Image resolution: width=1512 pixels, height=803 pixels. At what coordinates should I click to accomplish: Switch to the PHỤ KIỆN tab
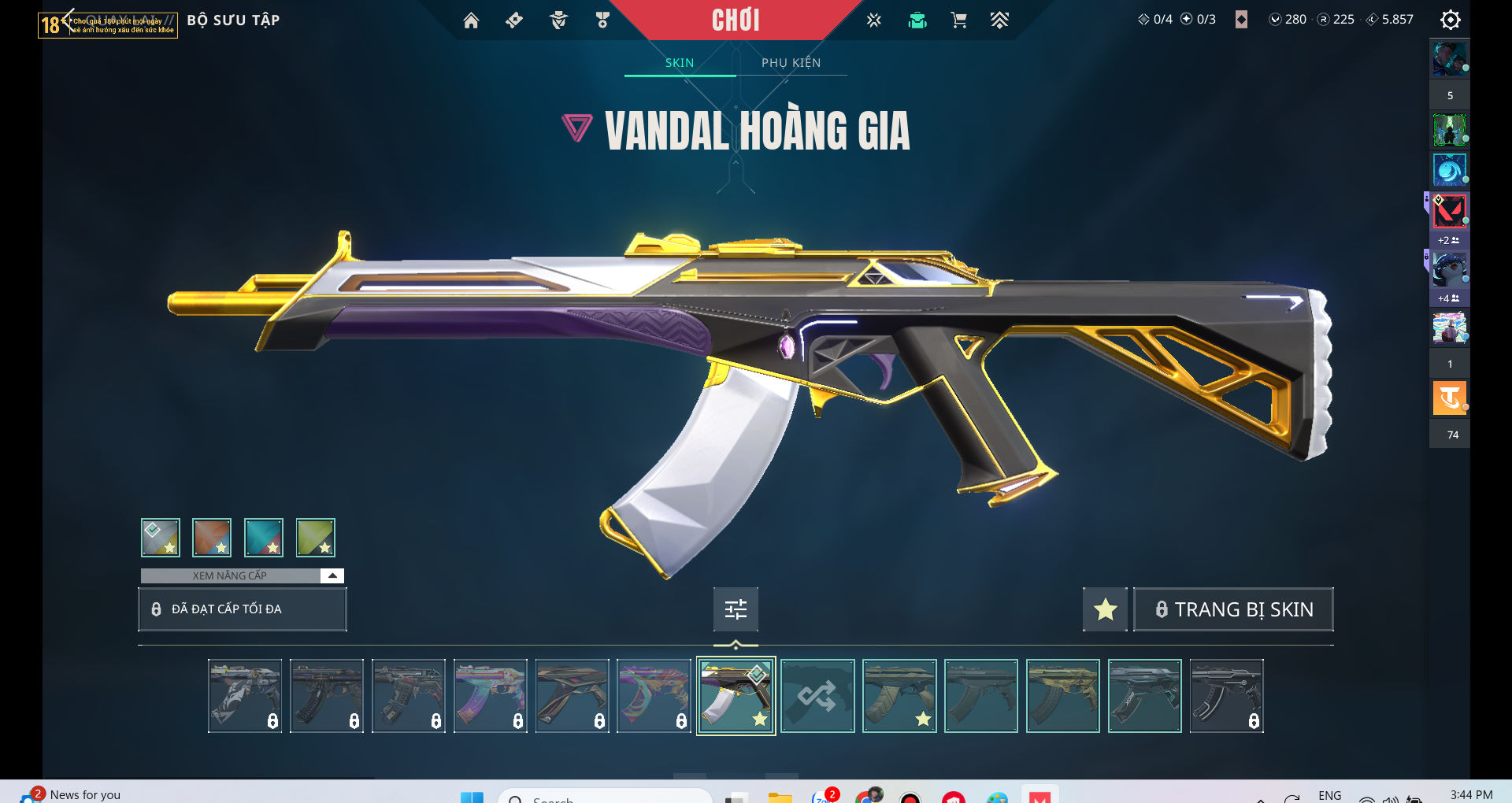pyautogui.click(x=791, y=63)
